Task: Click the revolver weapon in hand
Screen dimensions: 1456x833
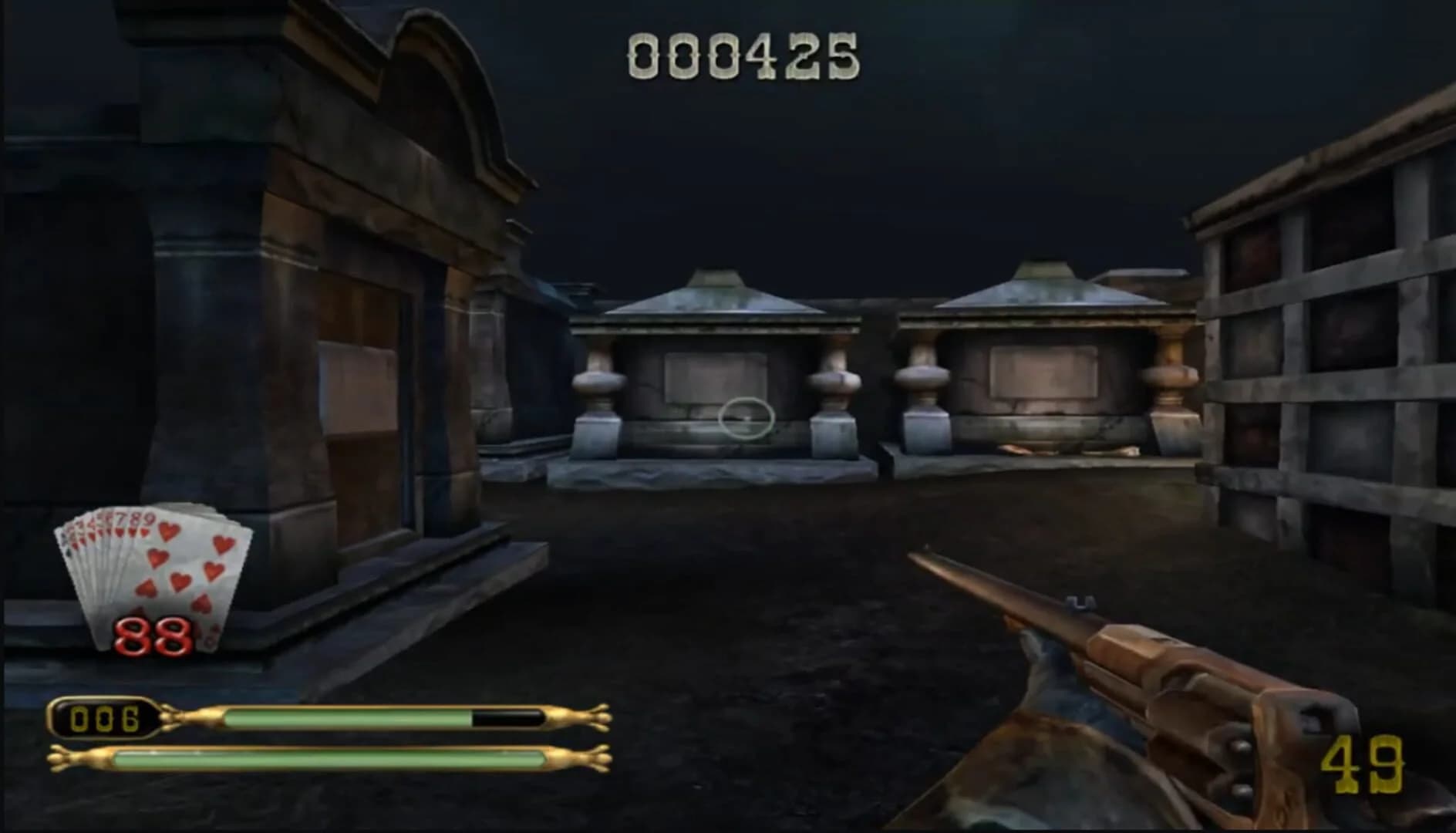Action: 1203,694
